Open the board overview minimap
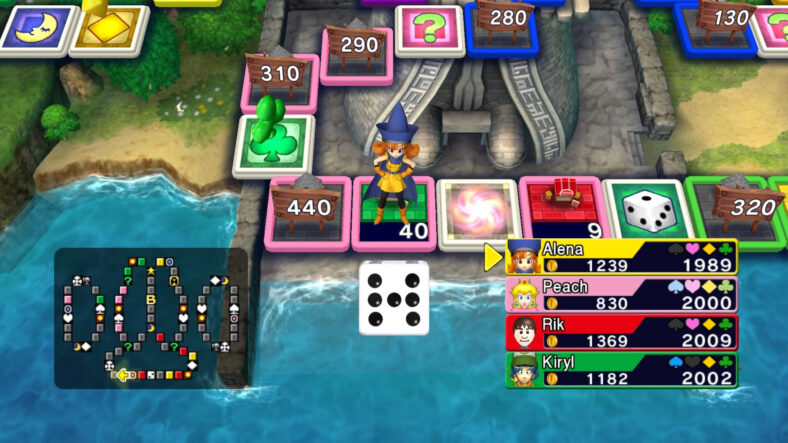This screenshot has height=443, width=788. point(150,318)
